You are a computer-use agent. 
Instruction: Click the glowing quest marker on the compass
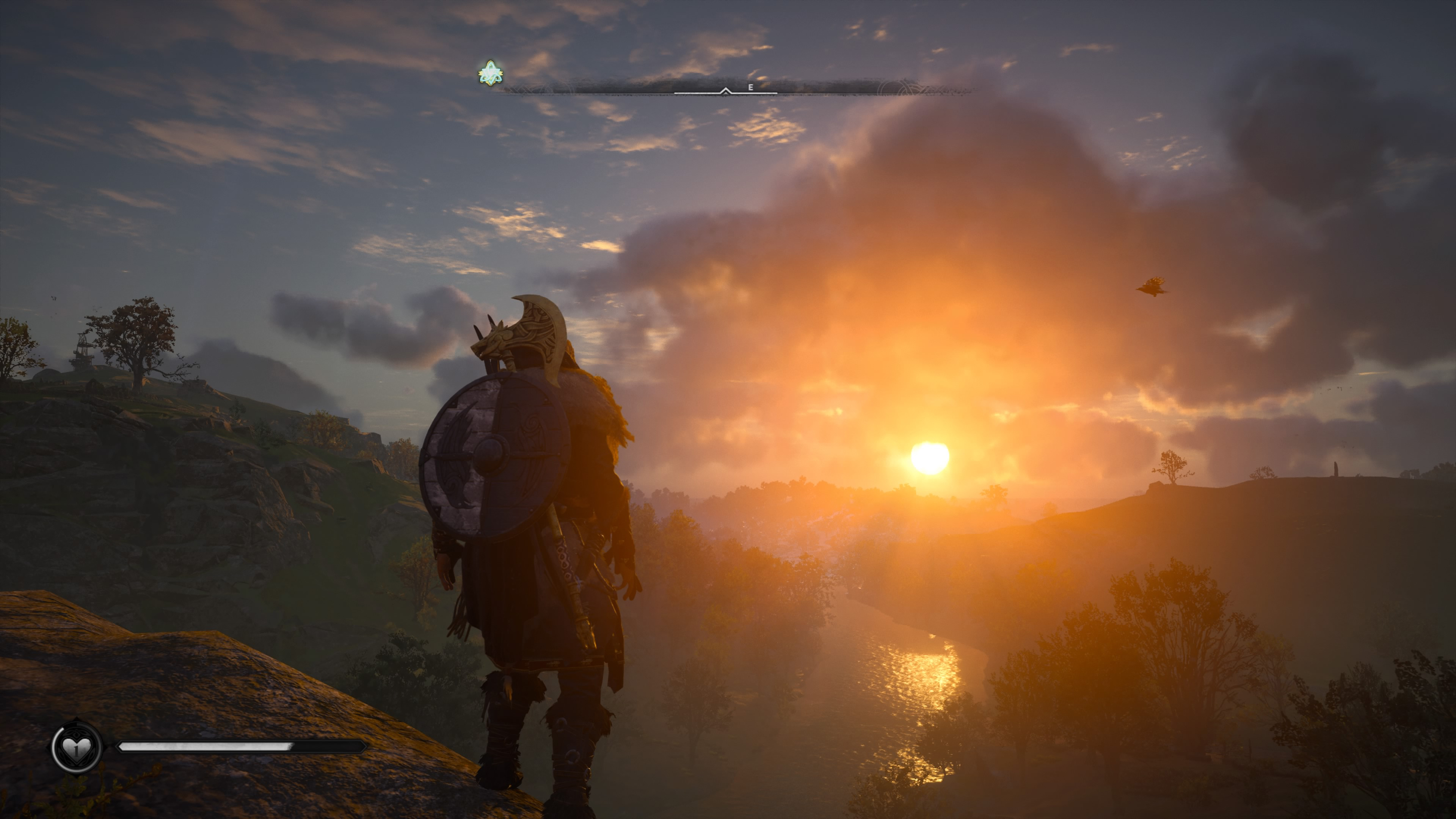coord(490,74)
